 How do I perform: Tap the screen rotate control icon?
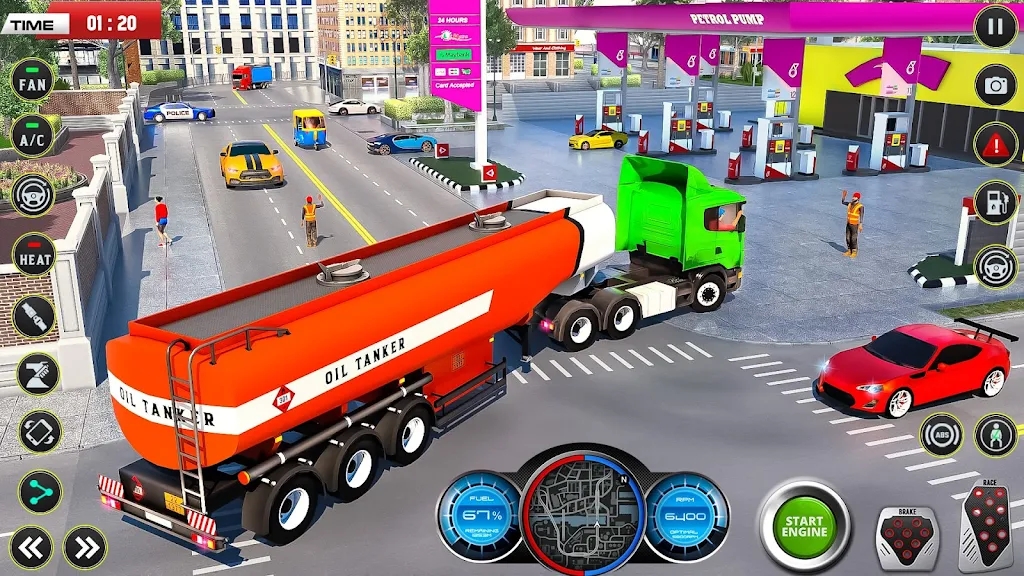click(x=40, y=432)
